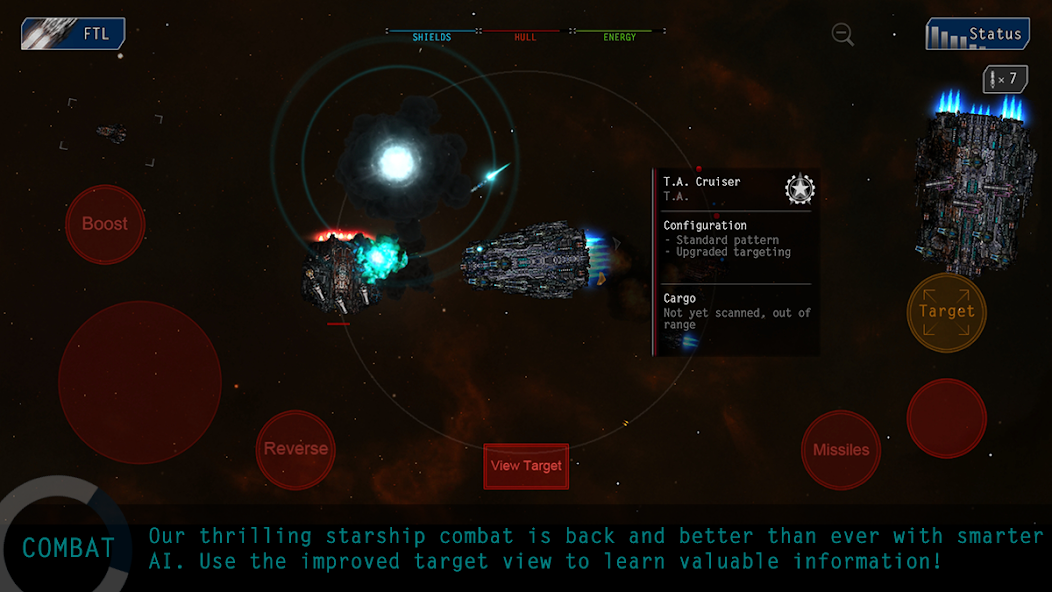
Task: Click the View Target button
Action: point(526,466)
